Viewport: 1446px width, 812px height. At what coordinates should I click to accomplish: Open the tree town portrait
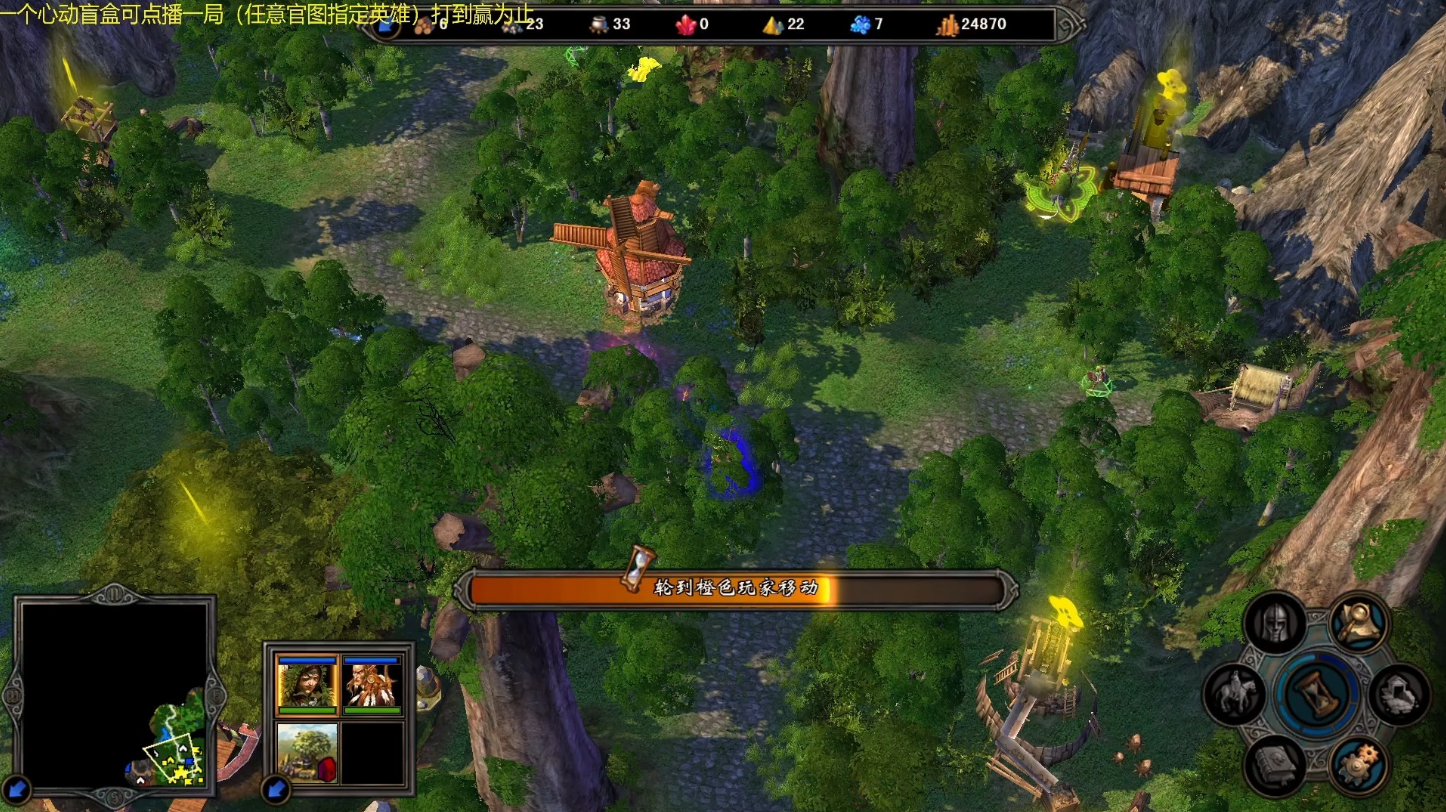[x=306, y=752]
